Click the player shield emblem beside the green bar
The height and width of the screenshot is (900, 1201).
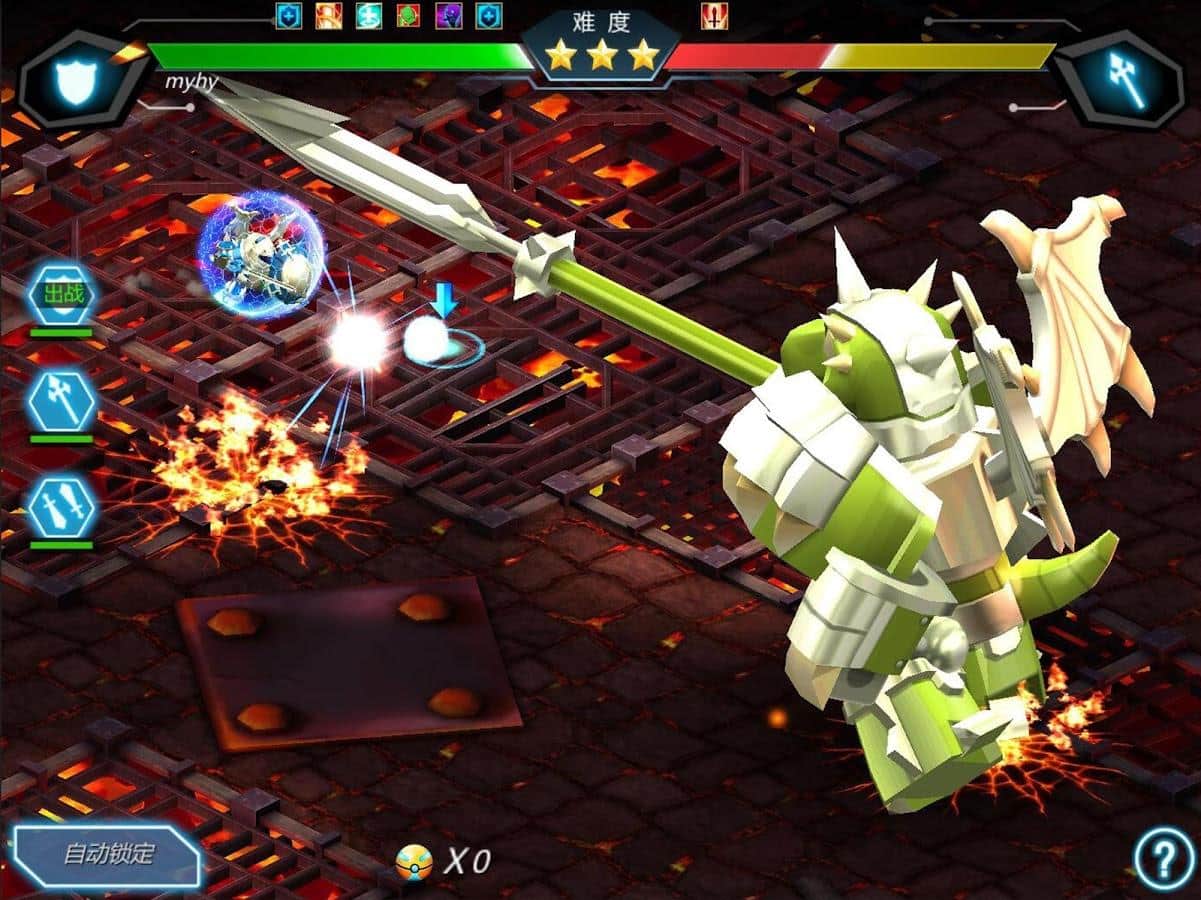coord(76,82)
